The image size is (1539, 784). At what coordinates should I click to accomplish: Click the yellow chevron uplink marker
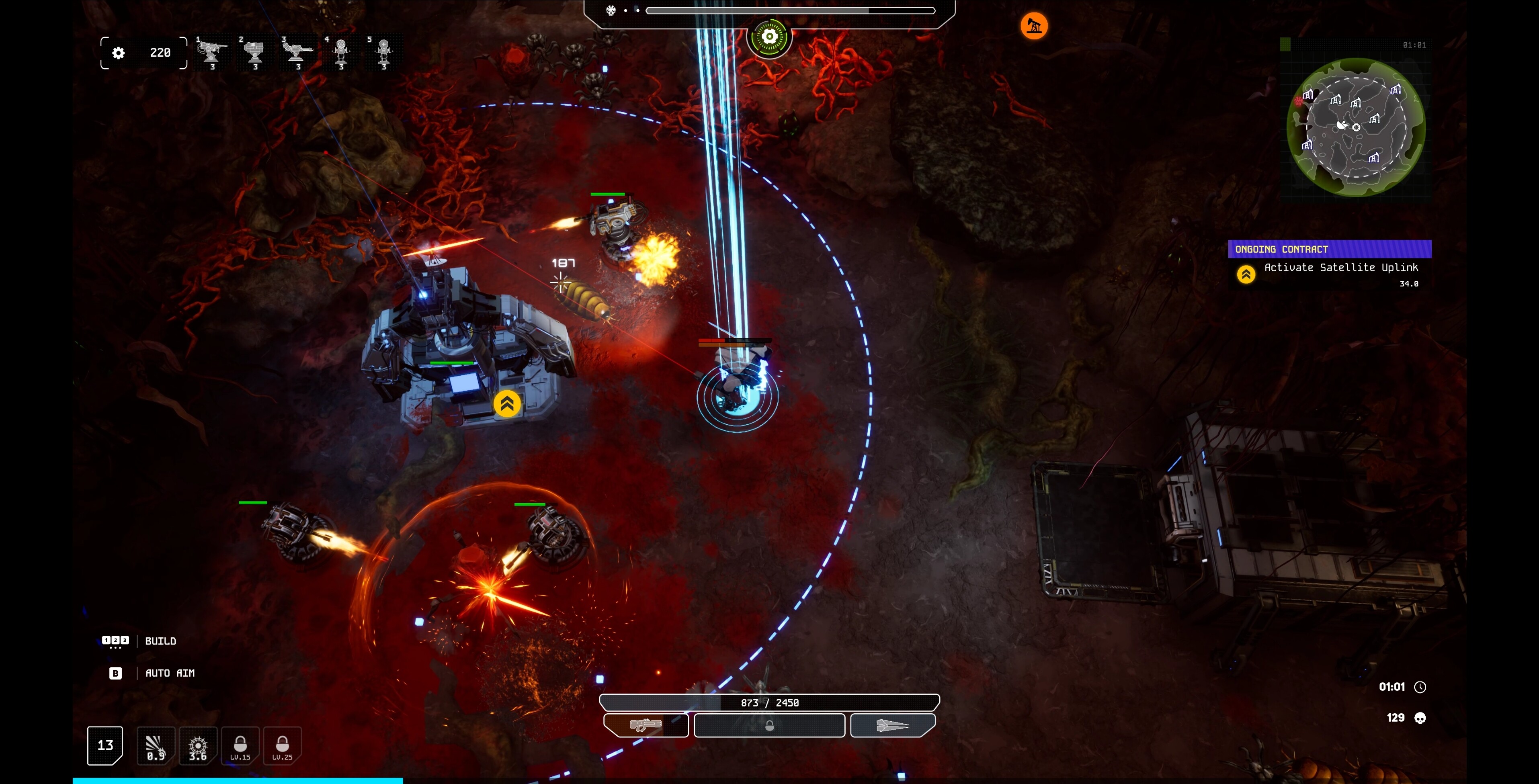click(x=507, y=404)
